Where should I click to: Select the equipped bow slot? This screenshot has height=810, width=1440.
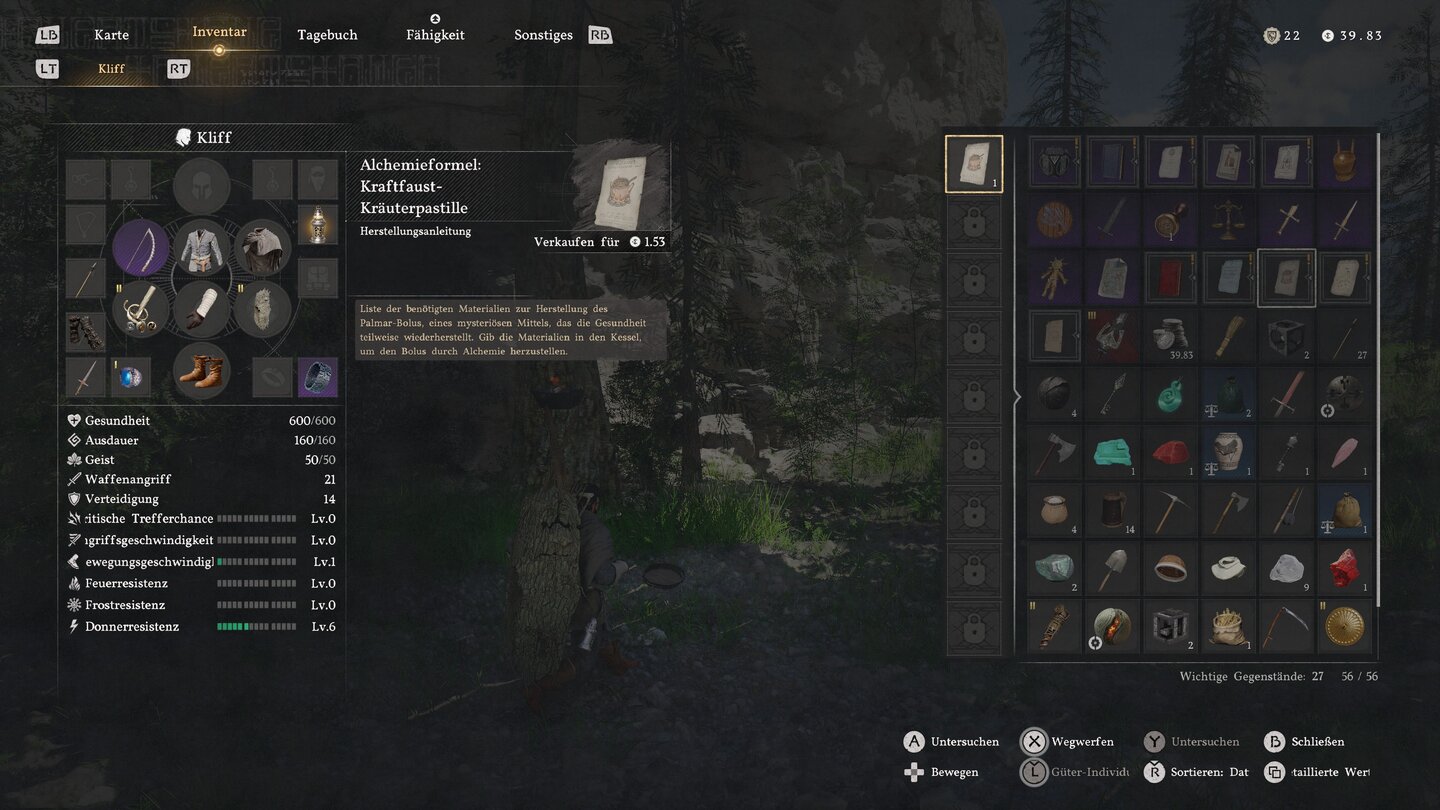tap(140, 248)
